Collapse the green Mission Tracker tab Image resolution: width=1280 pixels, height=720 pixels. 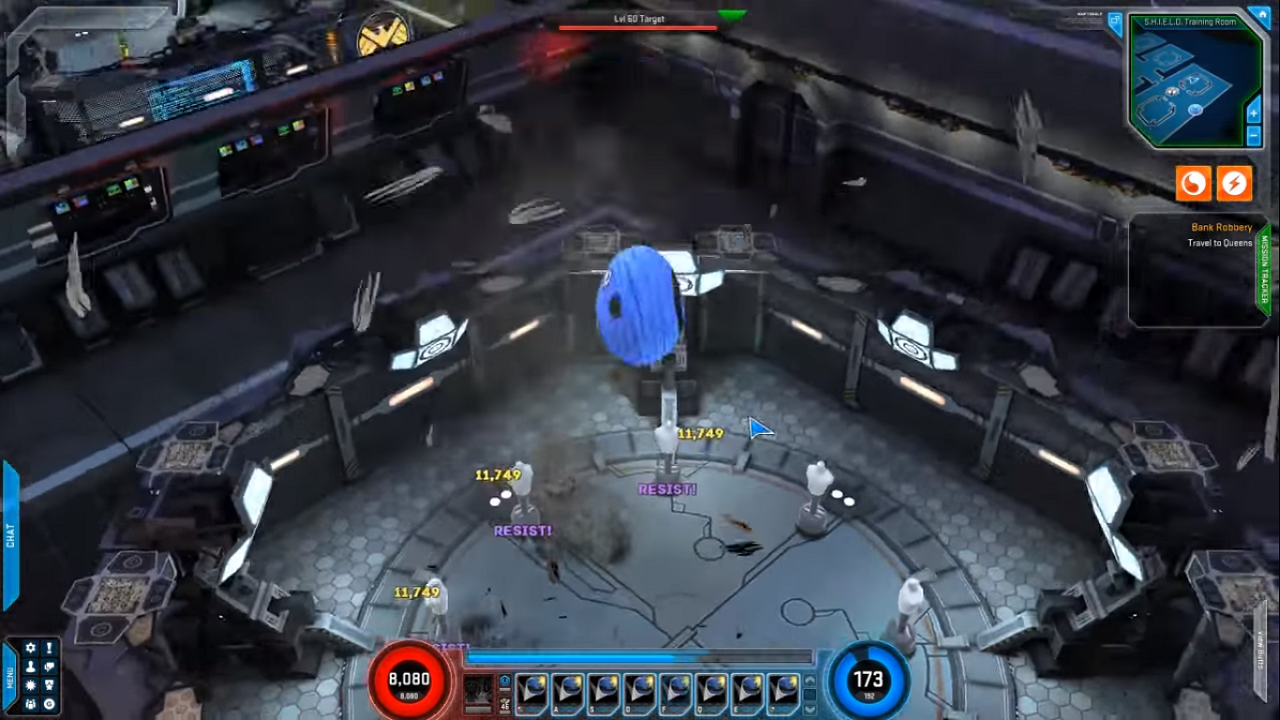pos(1264,270)
